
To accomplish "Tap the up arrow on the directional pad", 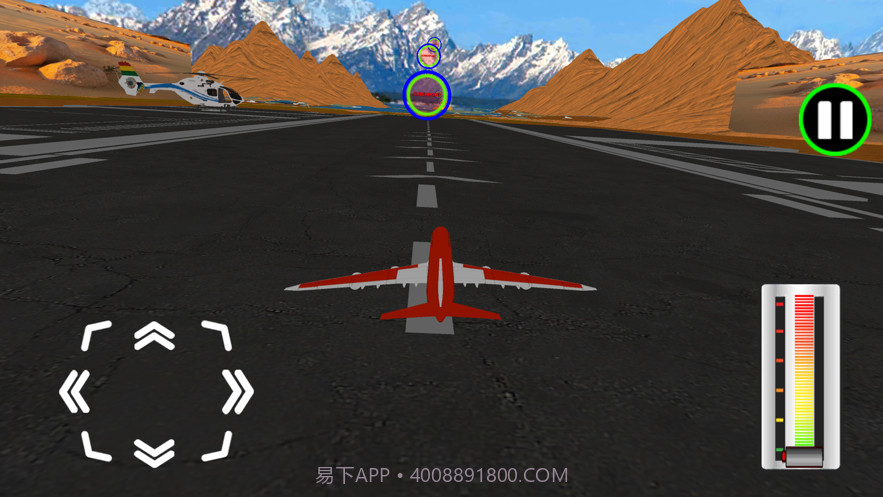I will pos(155,337).
